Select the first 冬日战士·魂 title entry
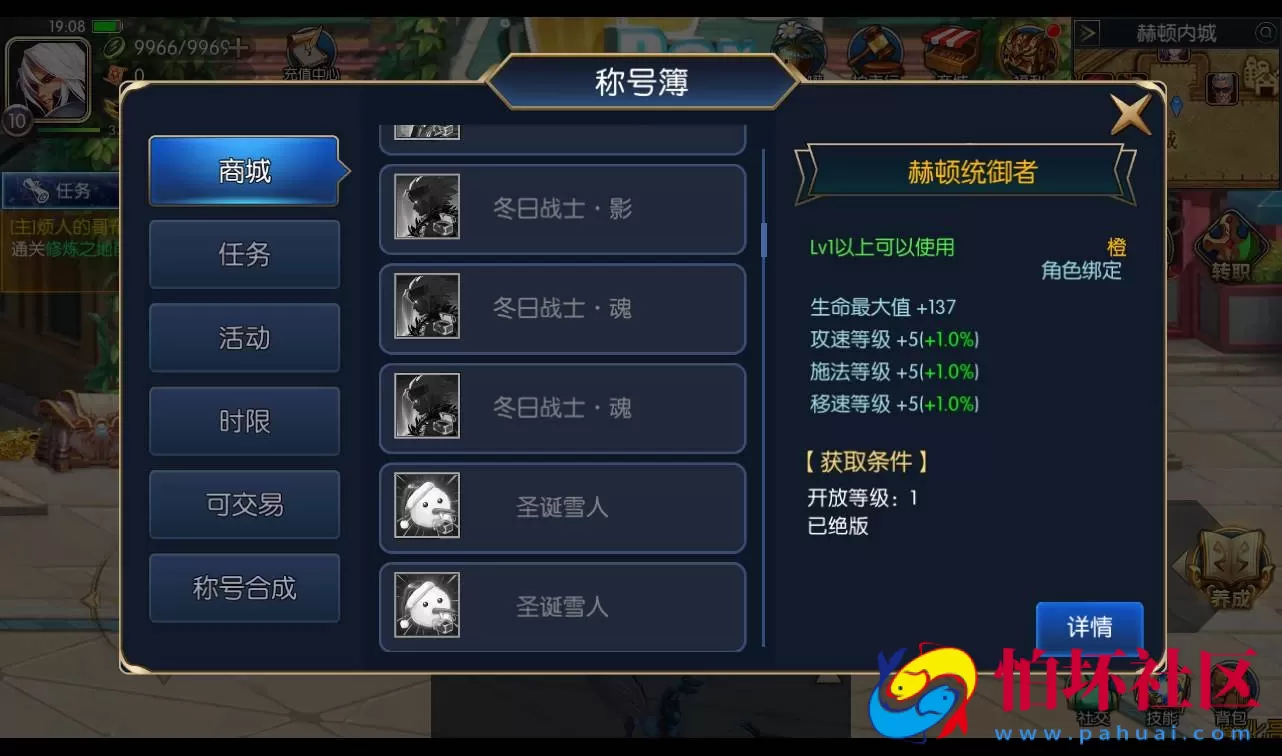The width and height of the screenshot is (1282, 756). pos(562,309)
